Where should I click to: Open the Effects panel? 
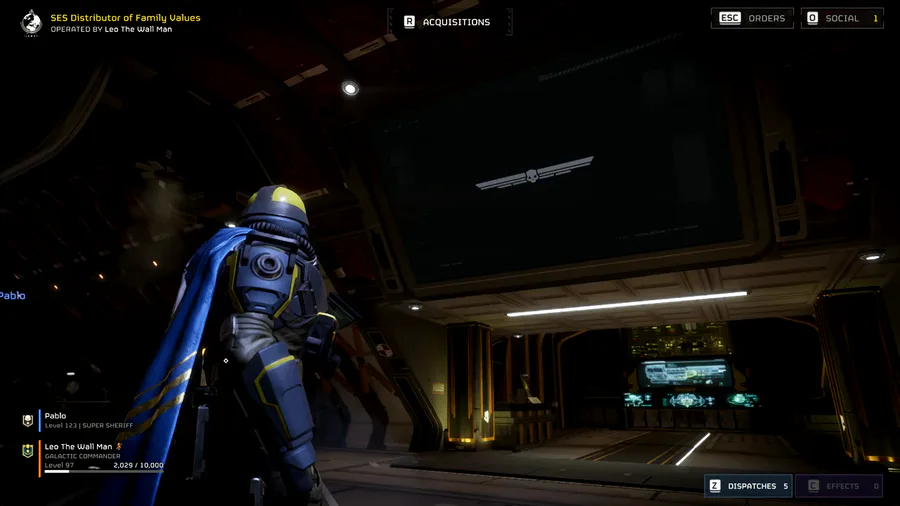tap(838, 486)
